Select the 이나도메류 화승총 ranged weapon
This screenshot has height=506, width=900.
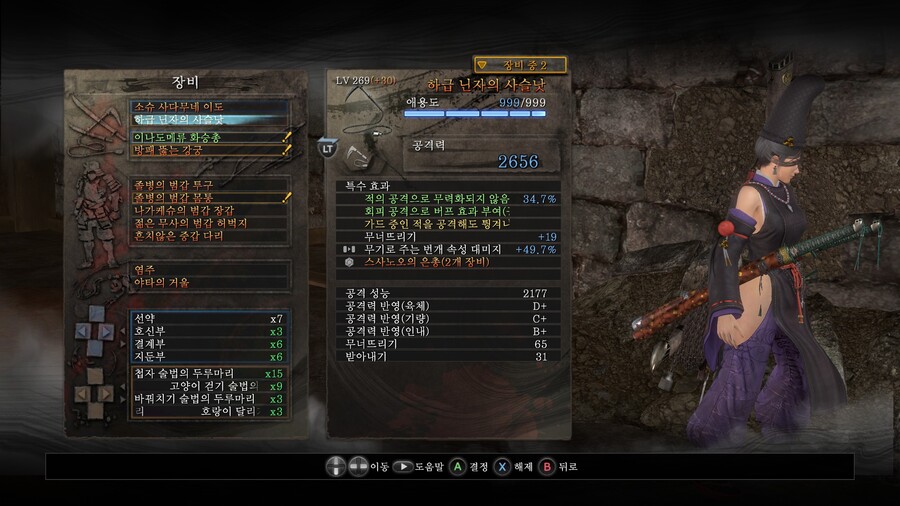(210, 137)
